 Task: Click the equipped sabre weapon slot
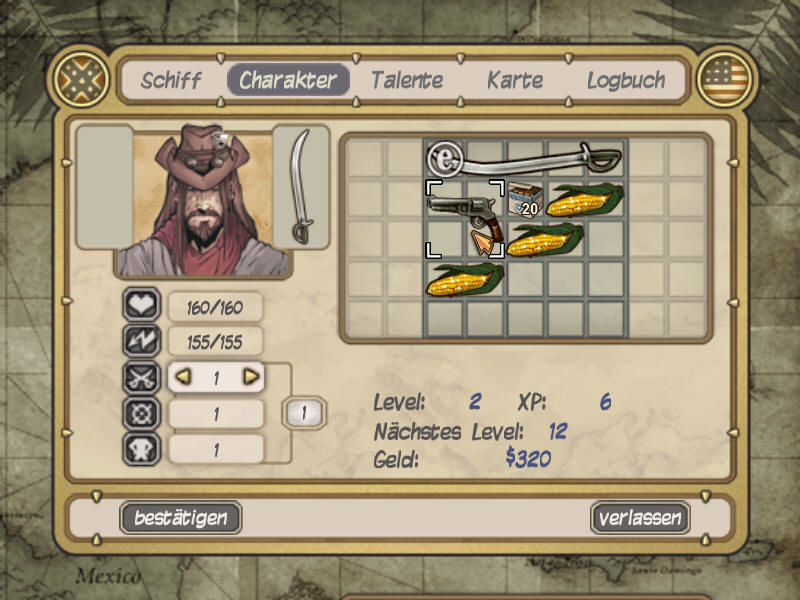tap(300, 187)
